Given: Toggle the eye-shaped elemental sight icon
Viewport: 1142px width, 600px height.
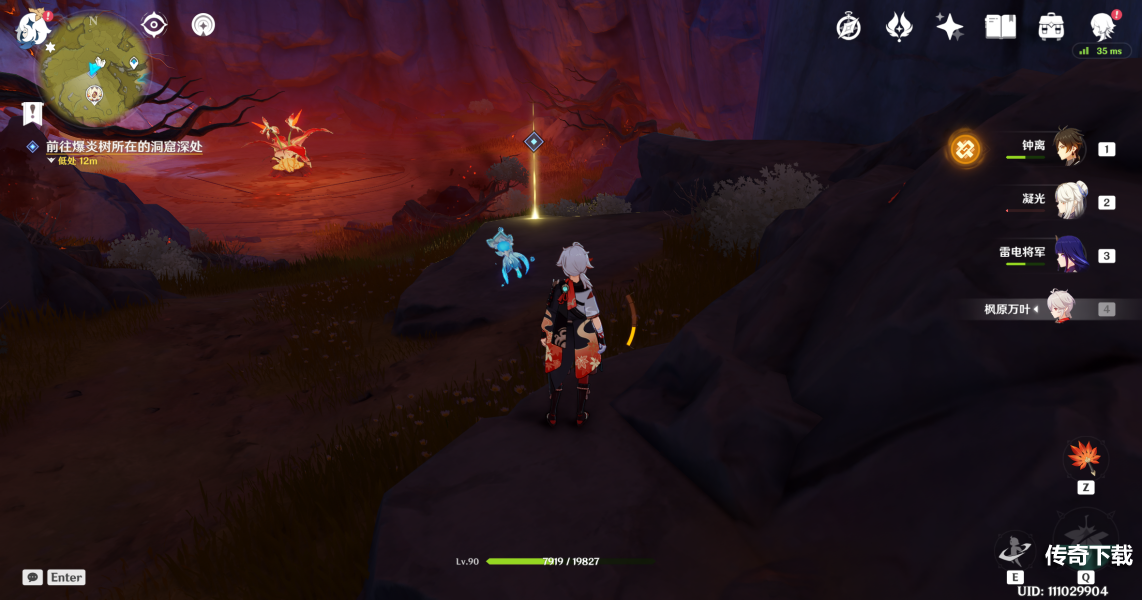Looking at the screenshot, I should tap(154, 25).
